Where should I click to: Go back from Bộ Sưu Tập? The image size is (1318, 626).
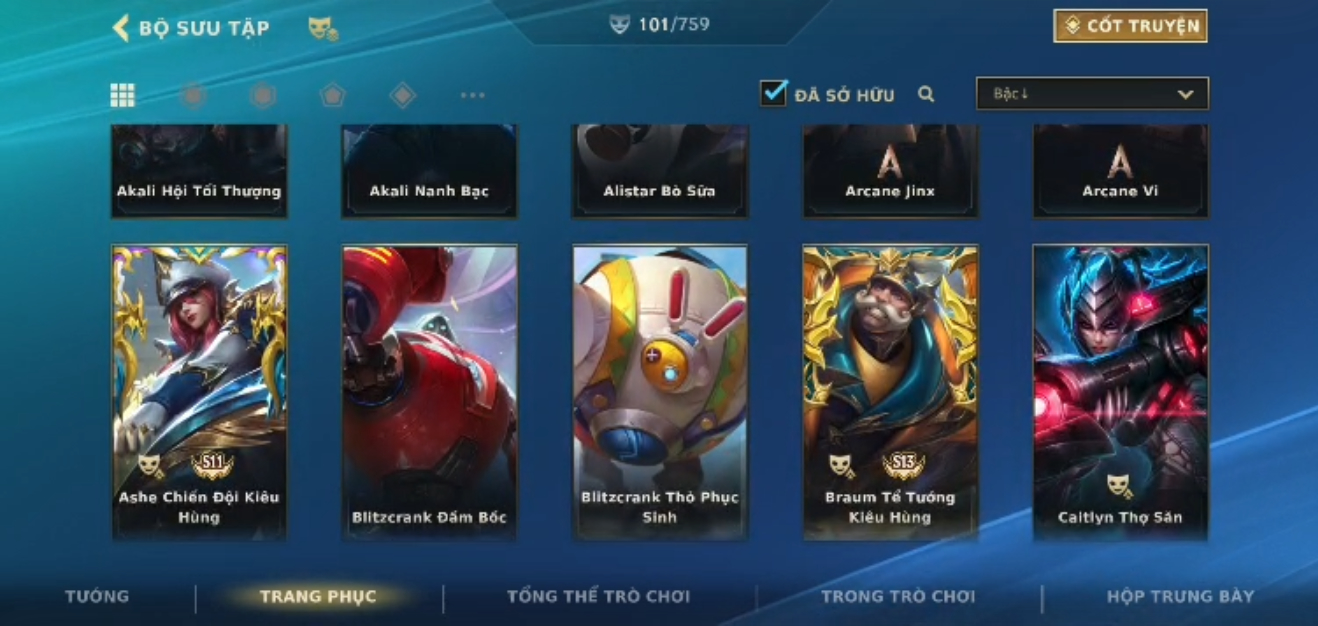[122, 28]
